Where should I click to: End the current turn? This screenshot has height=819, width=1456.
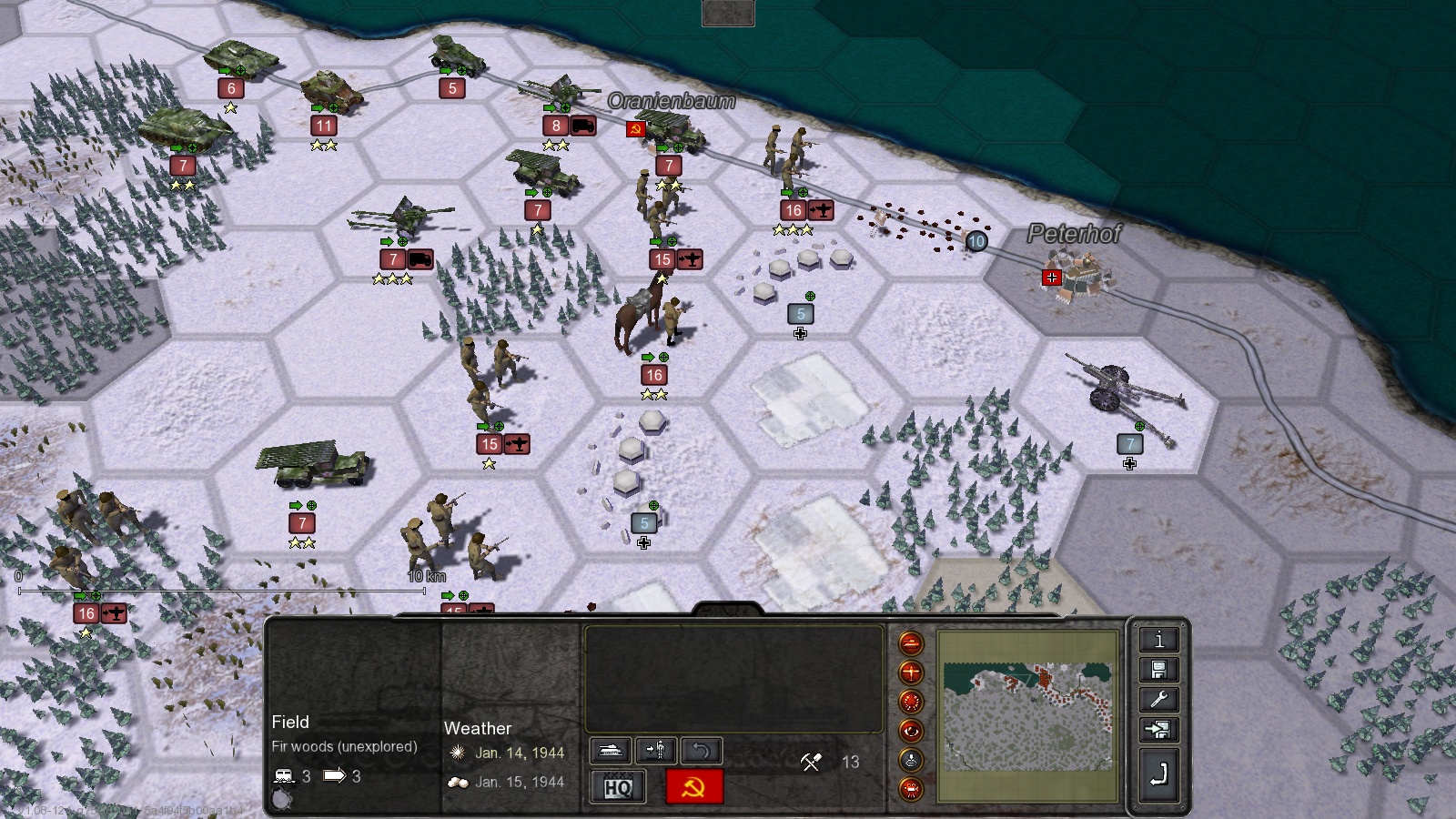click(1158, 774)
